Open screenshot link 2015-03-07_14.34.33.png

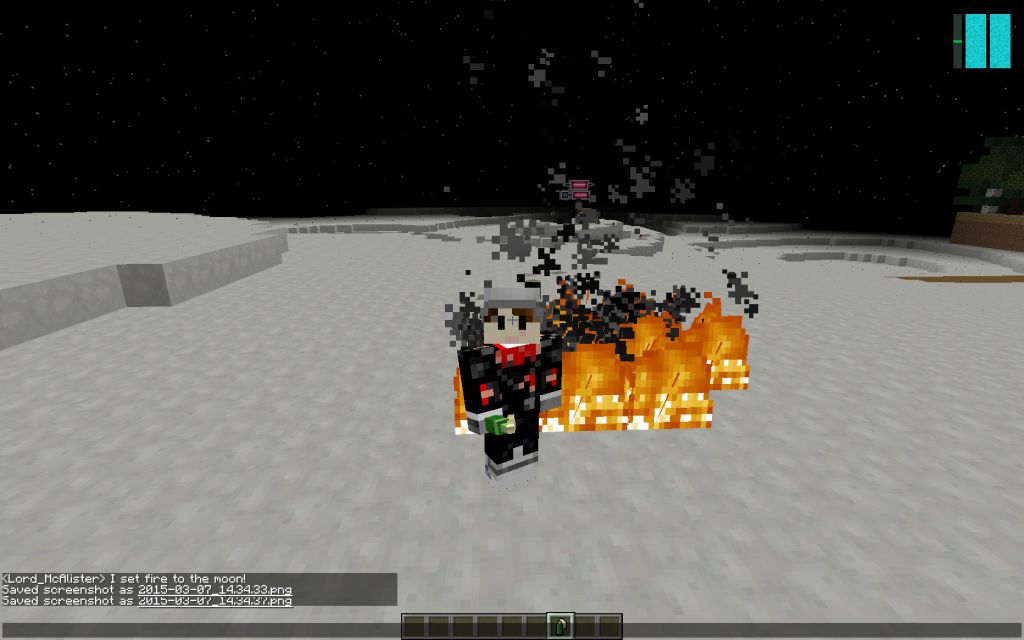tap(215, 590)
